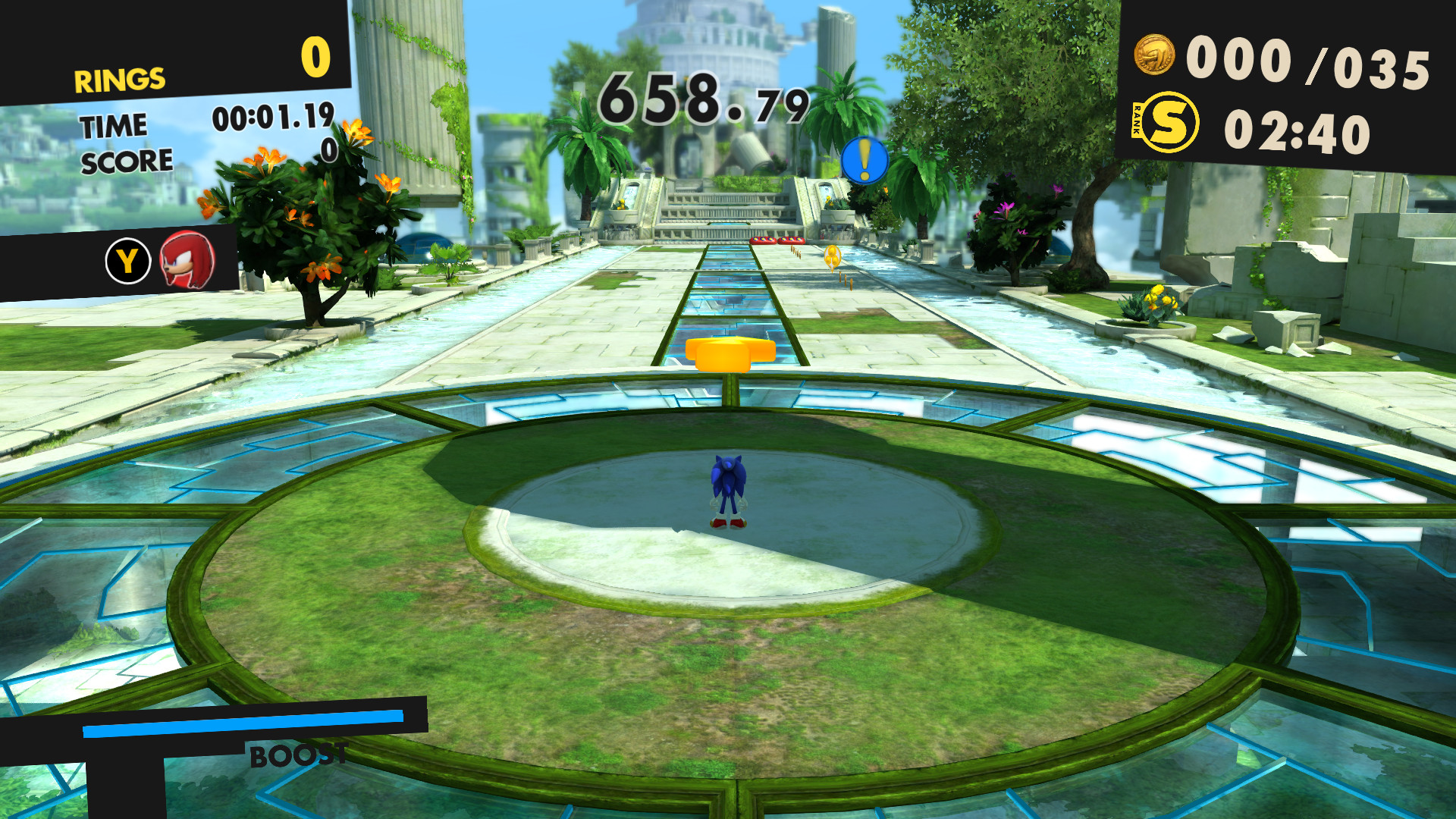Click the yellow Y button prompt
1456x819 pixels.
[127, 261]
